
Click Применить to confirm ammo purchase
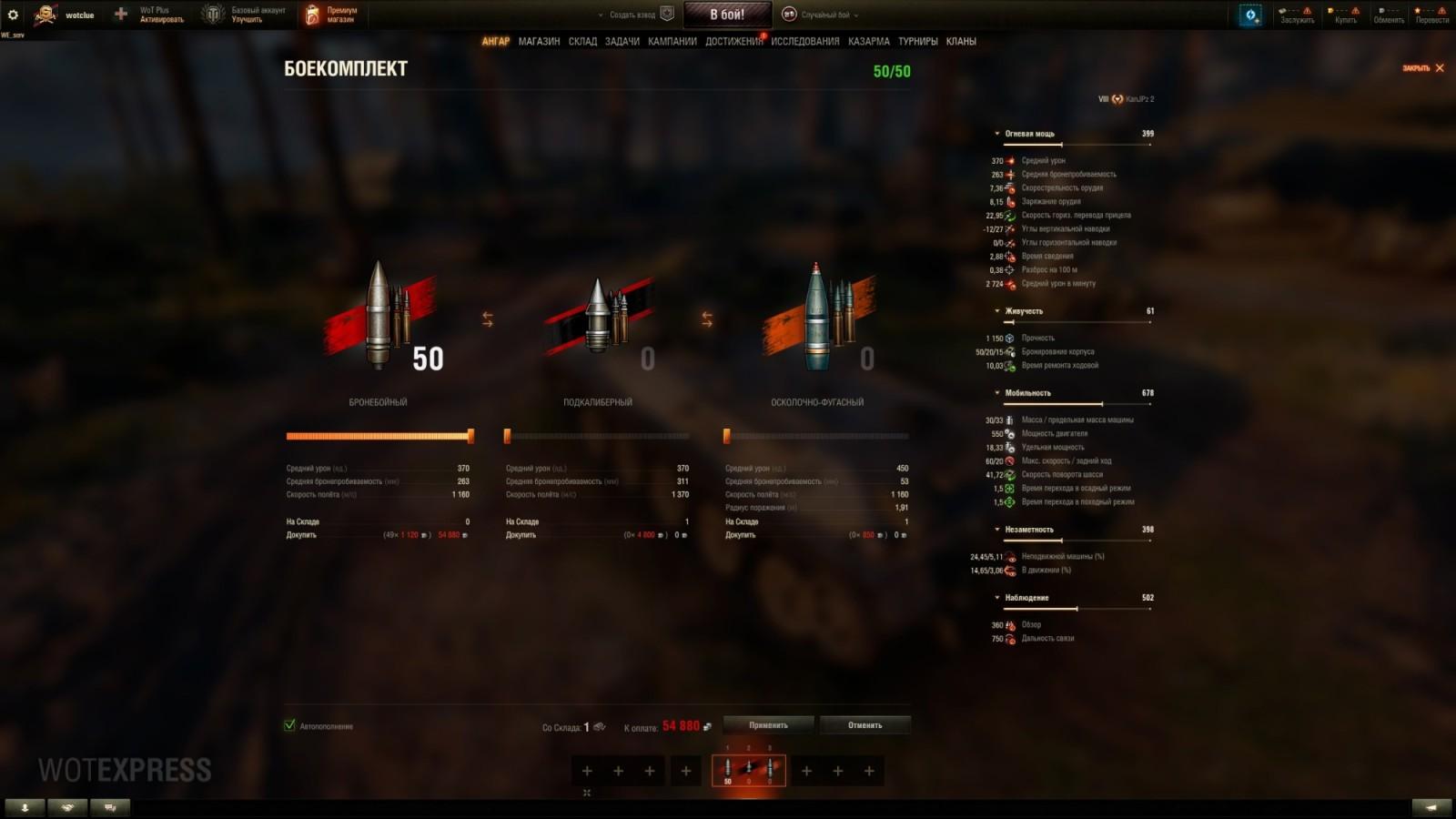(x=766, y=725)
